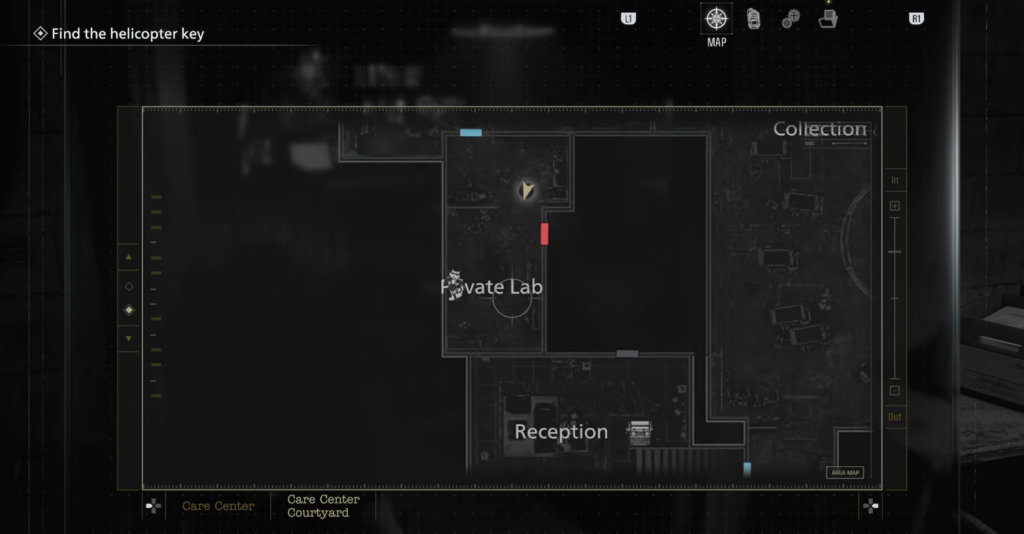Open the gears settings tab

pos(790,18)
